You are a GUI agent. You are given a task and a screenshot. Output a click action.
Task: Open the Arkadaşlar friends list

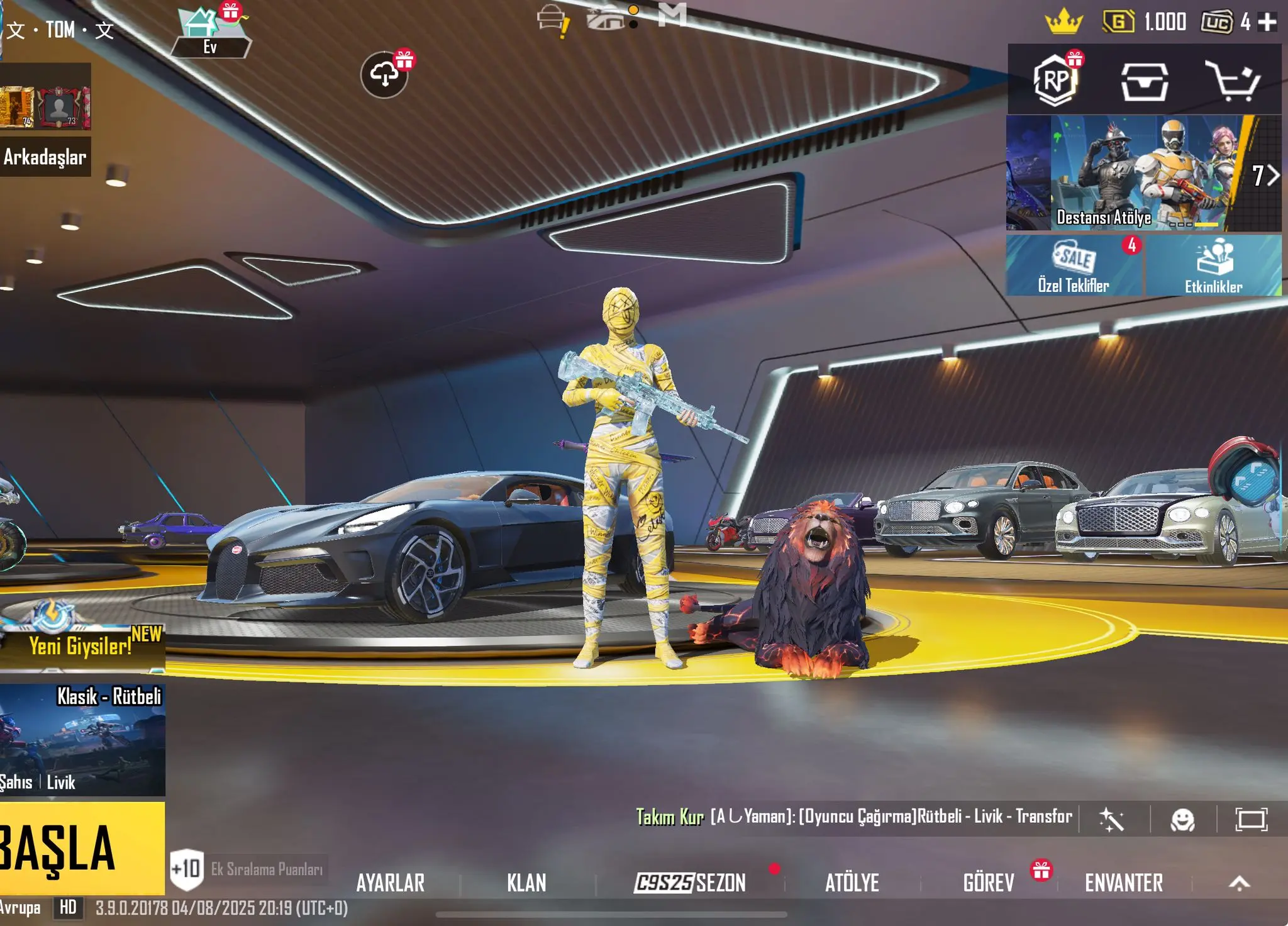45,157
